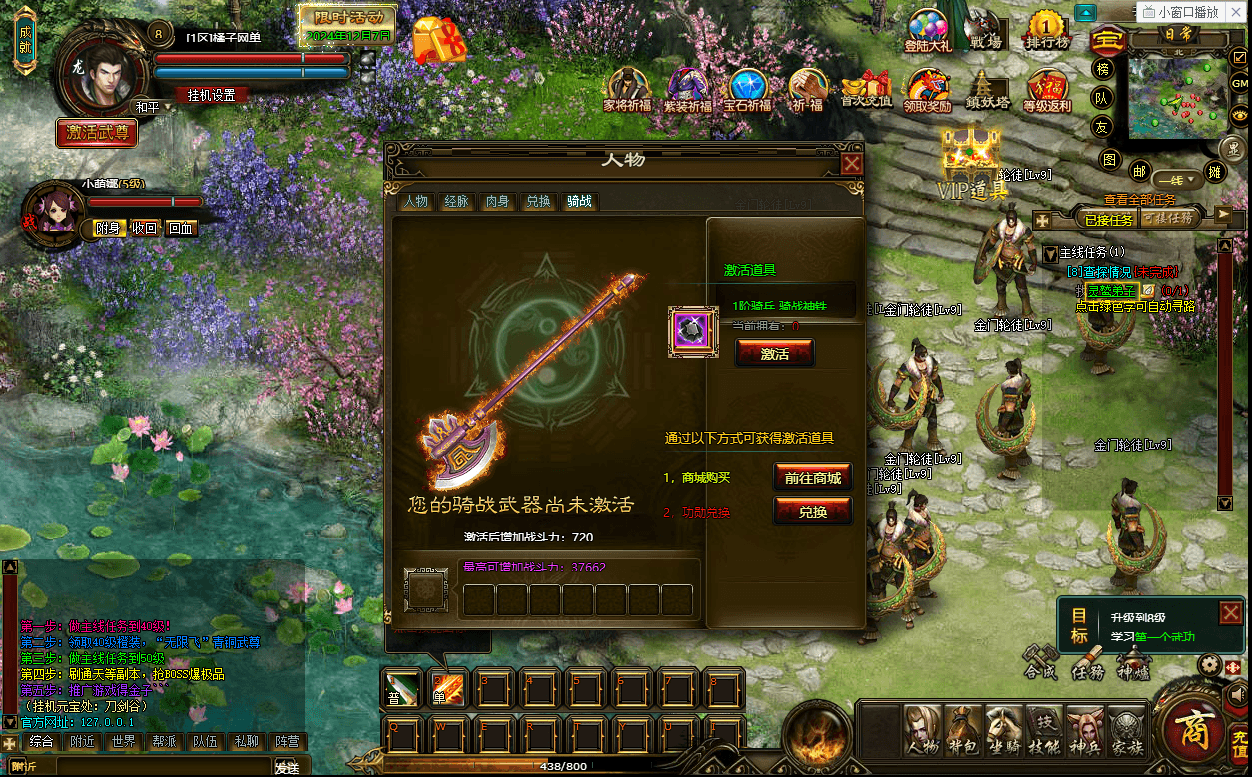1252x777 pixels.
Task: Open the 肉身 tab
Action: [x=497, y=201]
